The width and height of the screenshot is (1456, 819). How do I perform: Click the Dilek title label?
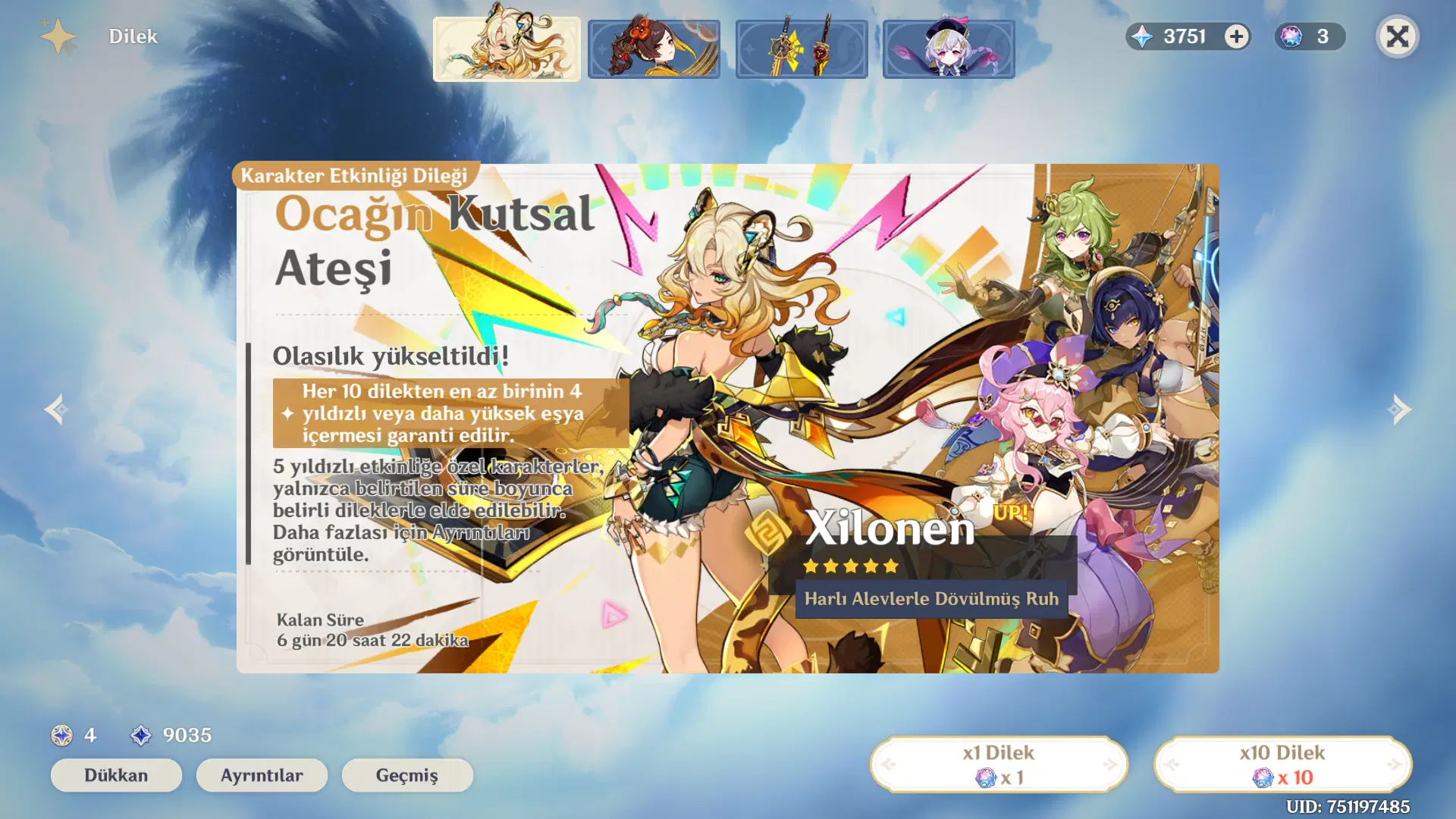[133, 36]
